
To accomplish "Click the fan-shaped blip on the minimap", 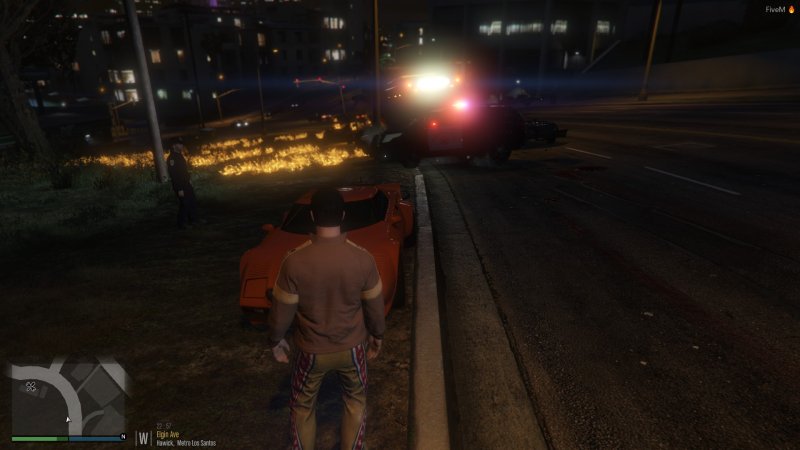I will point(32,385).
